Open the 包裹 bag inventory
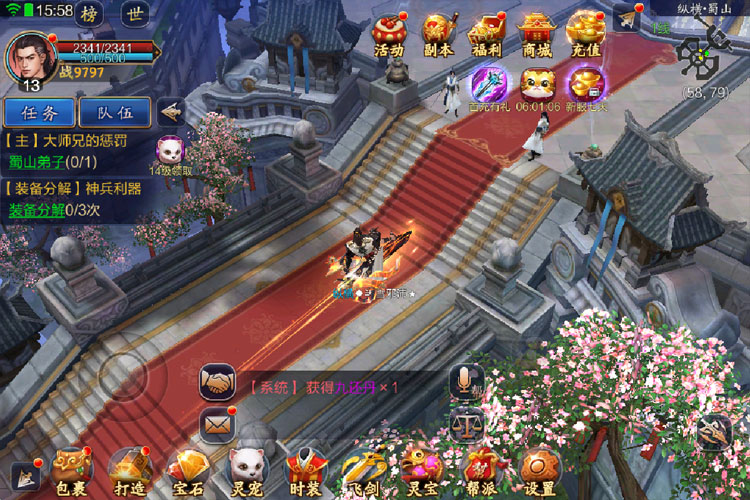 (x=72, y=471)
